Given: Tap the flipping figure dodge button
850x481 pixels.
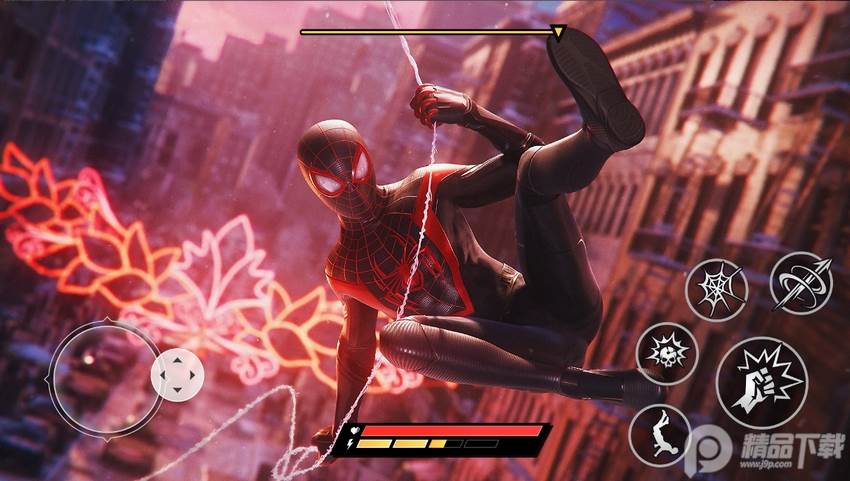Looking at the screenshot, I should point(659,433).
